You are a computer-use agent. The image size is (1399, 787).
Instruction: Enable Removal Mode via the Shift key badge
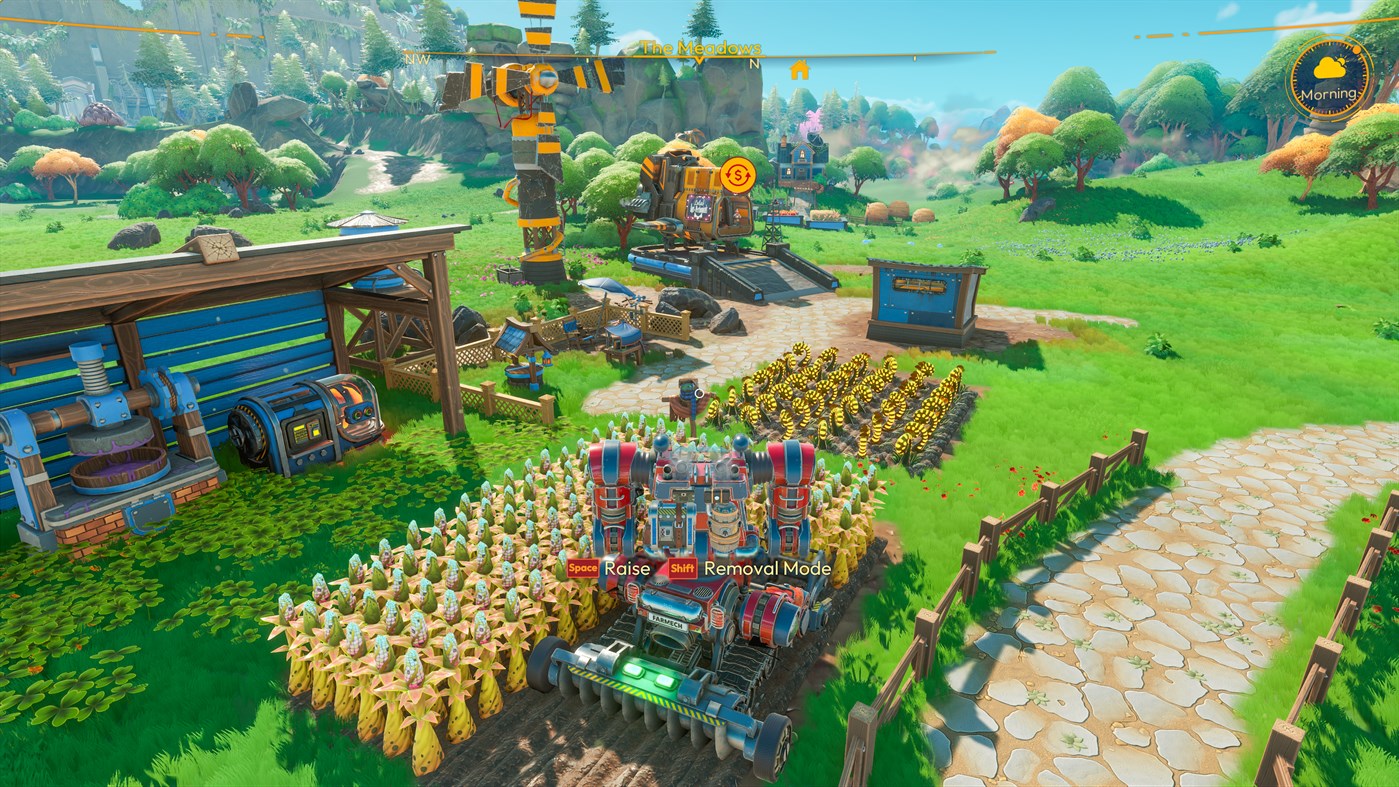click(683, 569)
